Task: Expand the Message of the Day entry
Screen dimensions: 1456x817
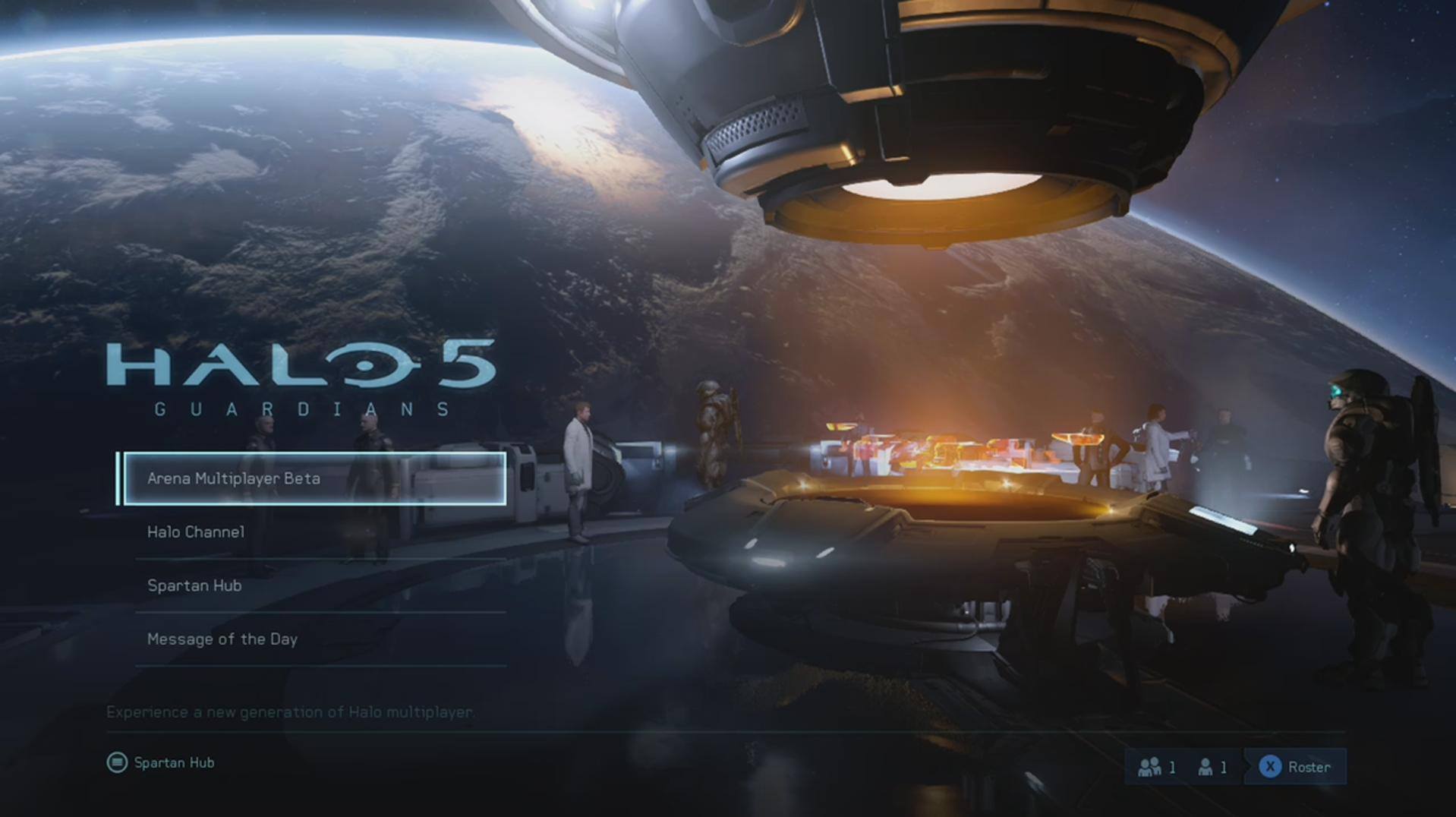Action: coord(222,639)
